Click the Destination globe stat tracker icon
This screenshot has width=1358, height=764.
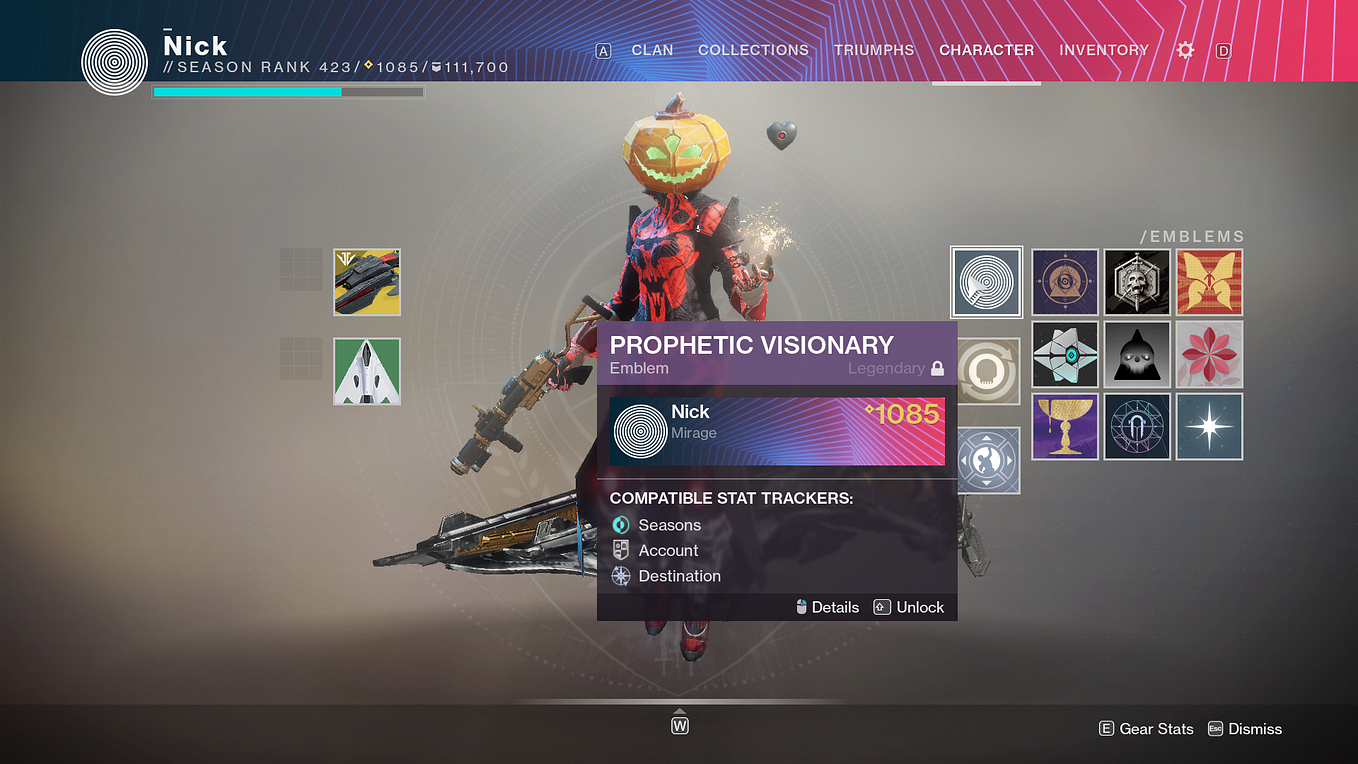tap(622, 576)
